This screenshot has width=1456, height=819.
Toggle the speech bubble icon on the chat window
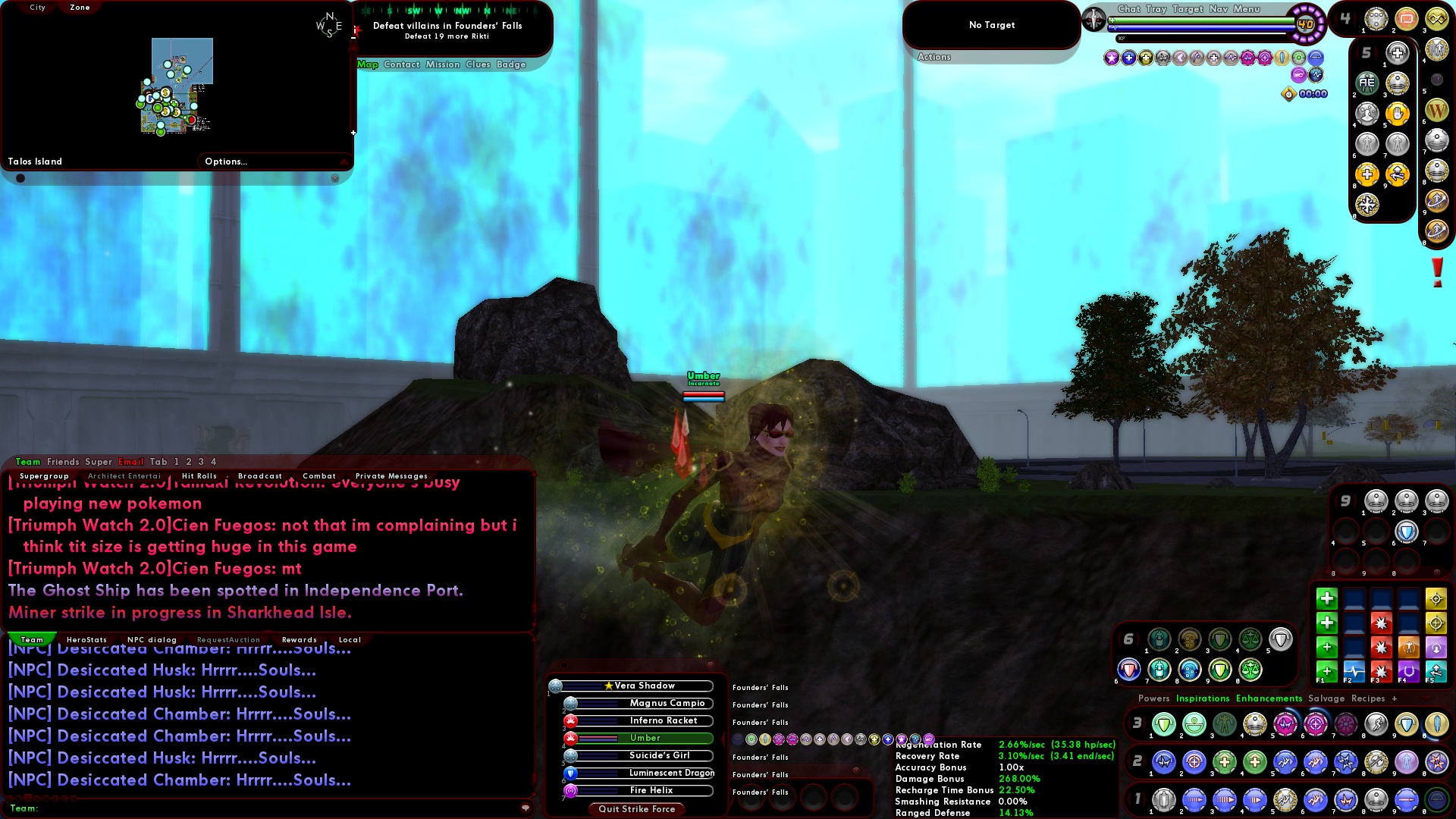[x=526, y=808]
